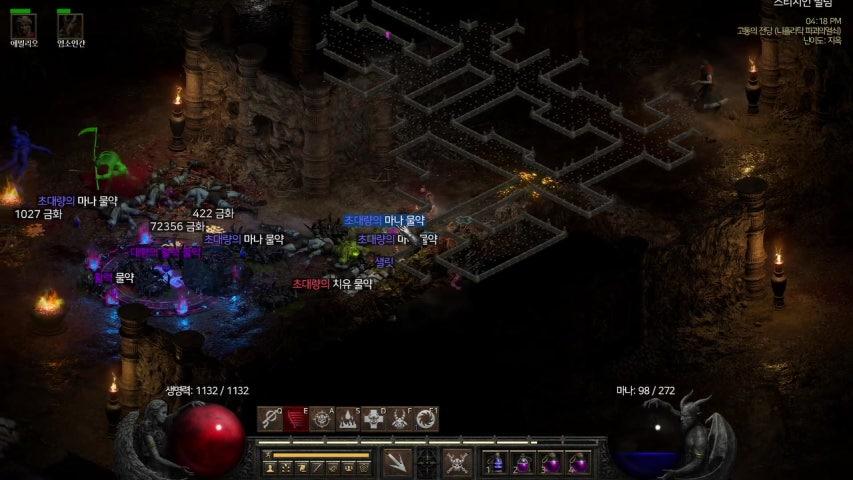Screen dimensions: 853x480
Task: Pick up the 1027 금화 gold label
Action: 39,214
